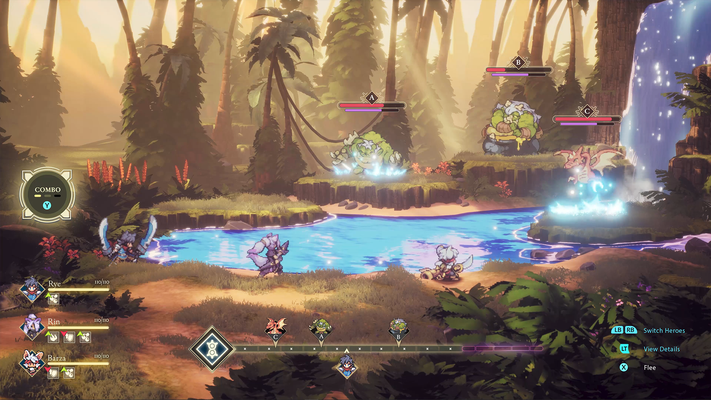The height and width of the screenshot is (400, 711).
Task: Target the enemy marked A
Action: (370, 153)
